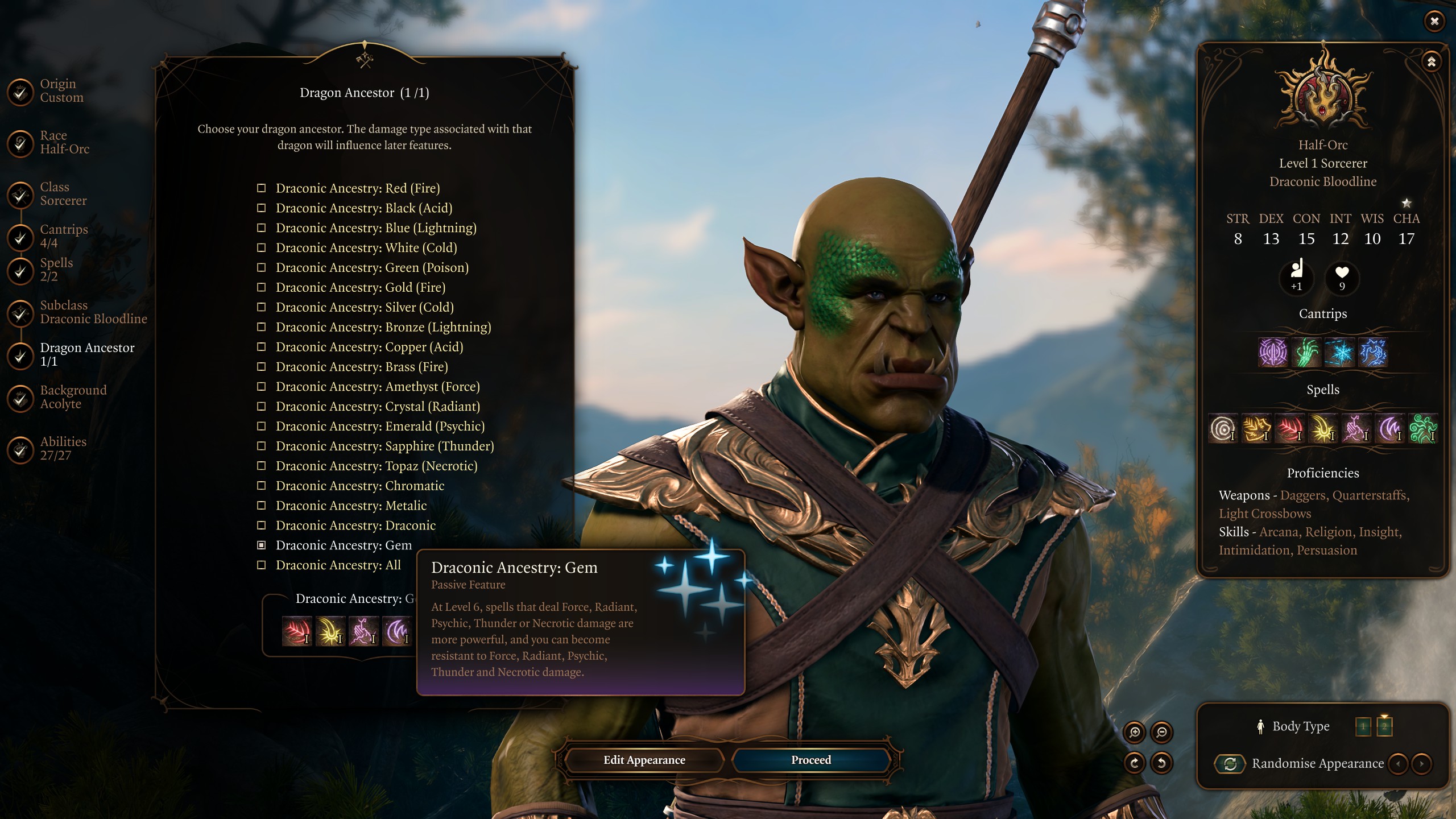Image resolution: width=1456 pixels, height=819 pixels.
Task: Close character creation with the X button
Action: (1434, 22)
